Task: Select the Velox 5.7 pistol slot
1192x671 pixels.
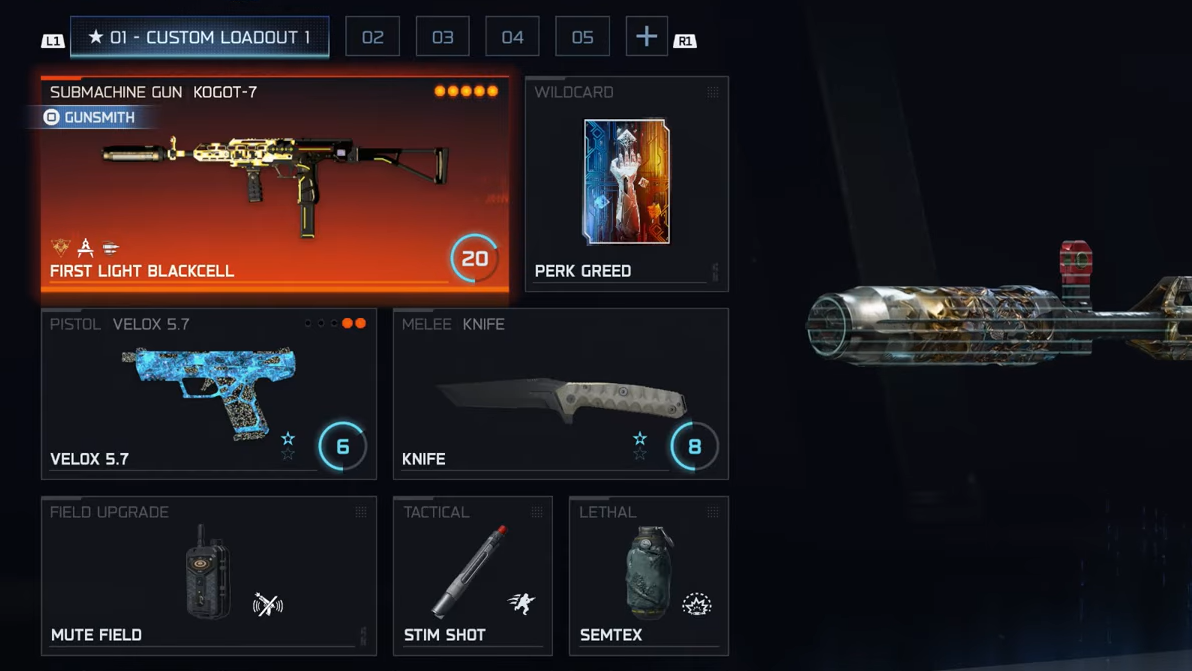Action: tap(208, 394)
